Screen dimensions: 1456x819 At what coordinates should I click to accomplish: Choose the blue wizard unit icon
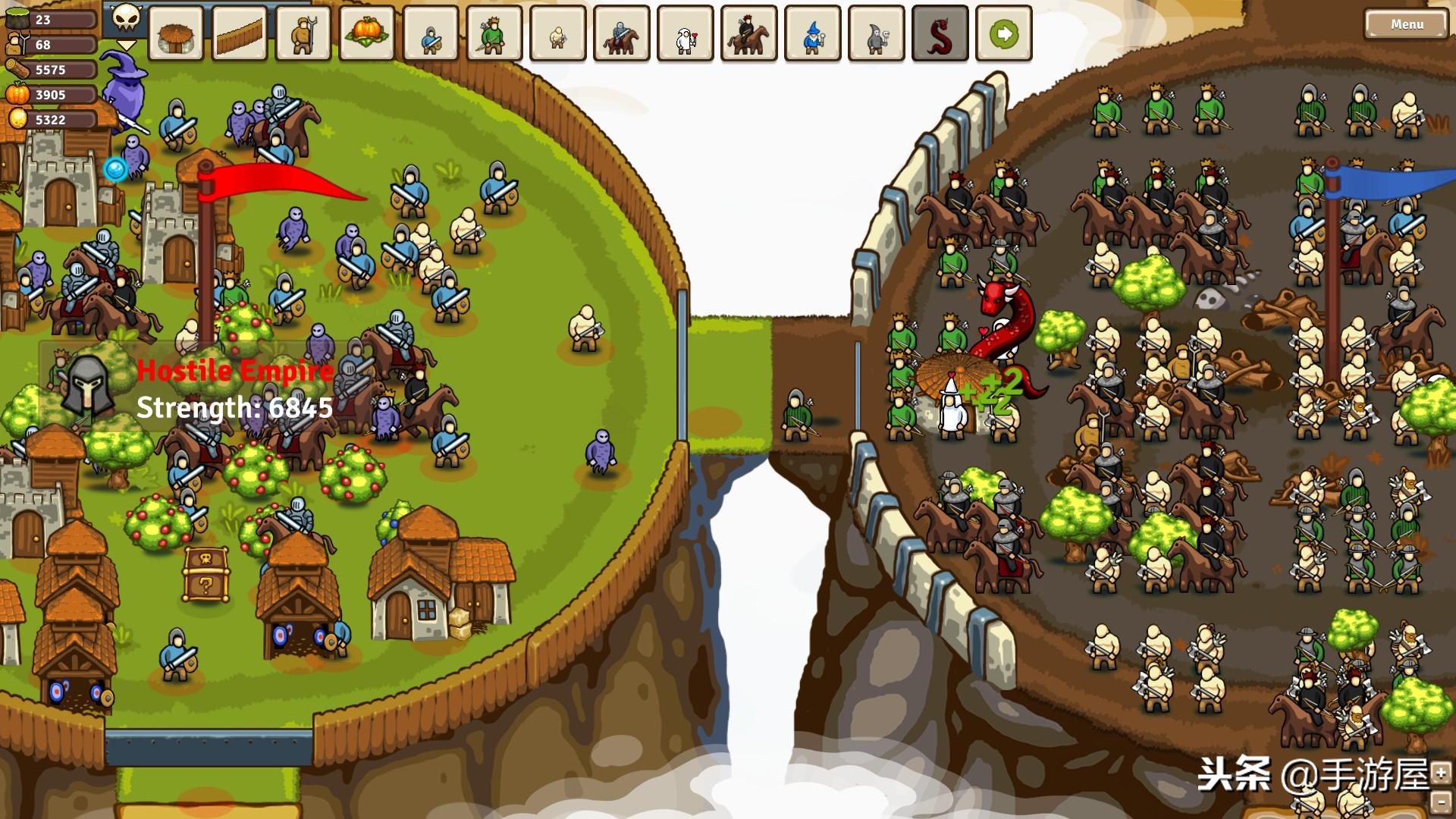(813, 33)
